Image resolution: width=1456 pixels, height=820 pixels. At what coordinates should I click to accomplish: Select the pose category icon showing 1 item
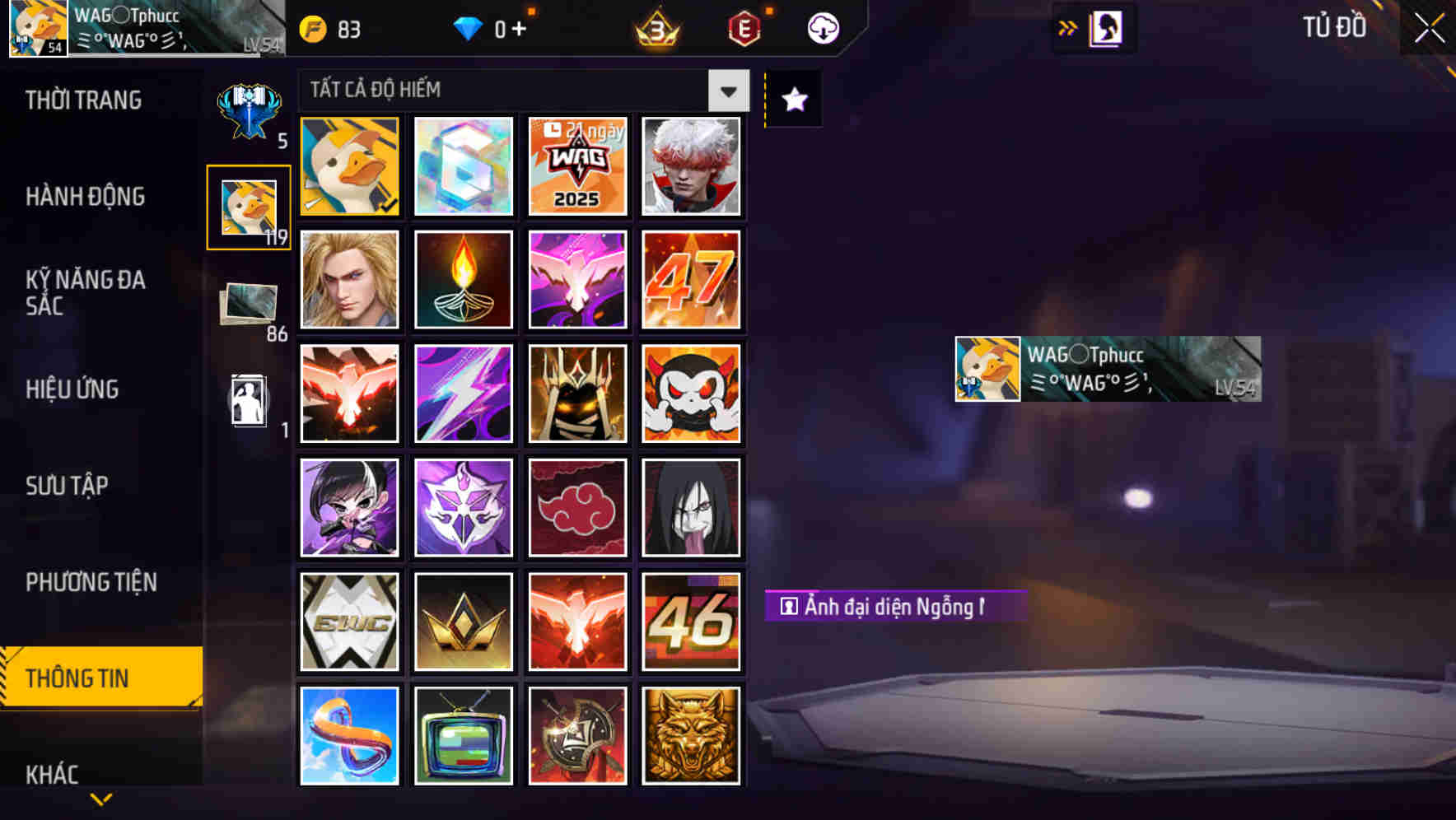pyautogui.click(x=250, y=399)
